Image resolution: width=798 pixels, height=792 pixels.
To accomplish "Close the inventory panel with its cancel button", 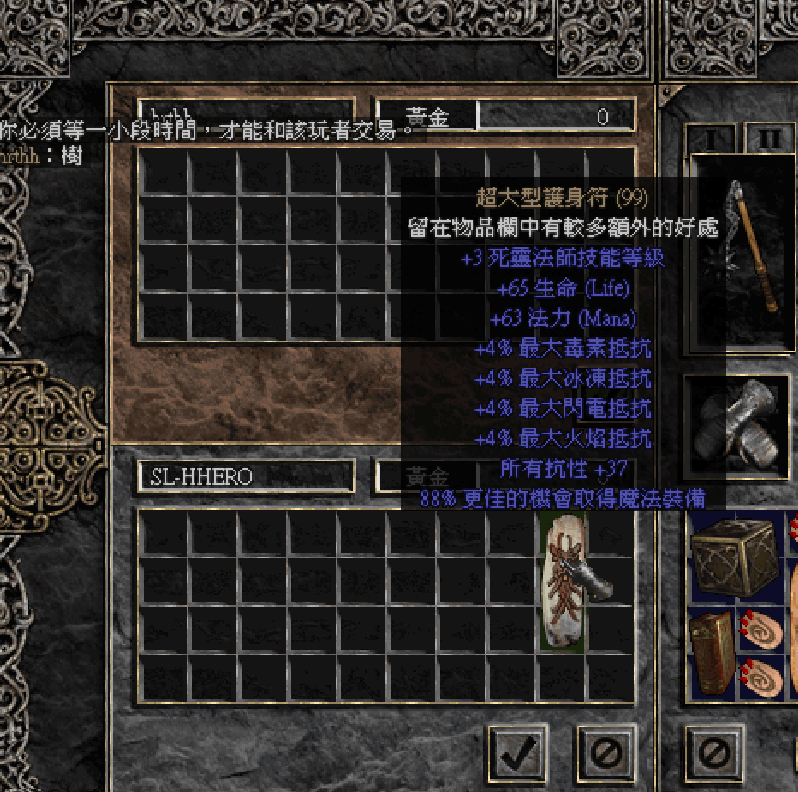I will pos(714,752).
